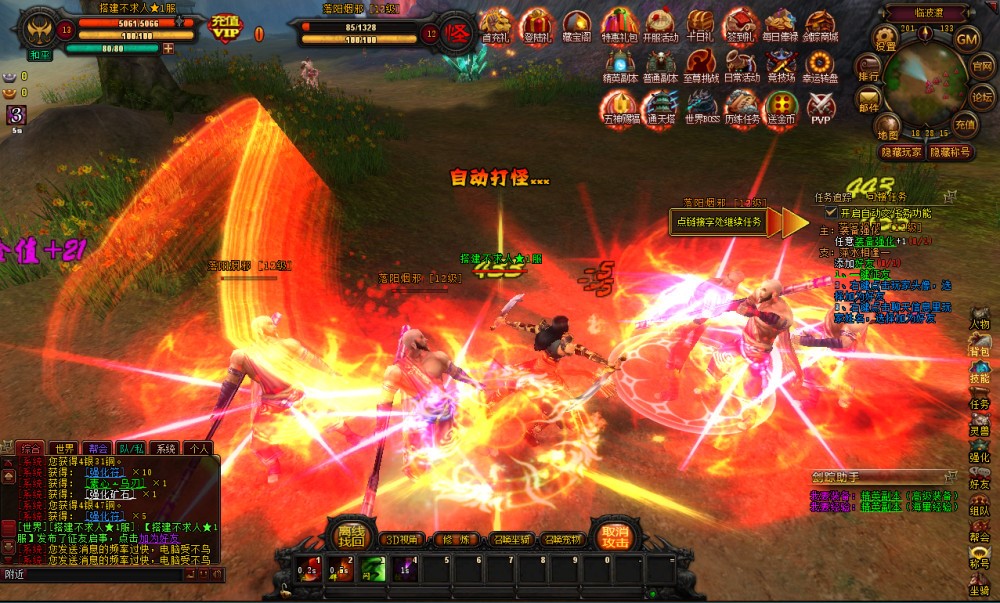Screen dimensions: 1000x603
Task: Open the PVP crossed-swords icon
Action: point(821,106)
